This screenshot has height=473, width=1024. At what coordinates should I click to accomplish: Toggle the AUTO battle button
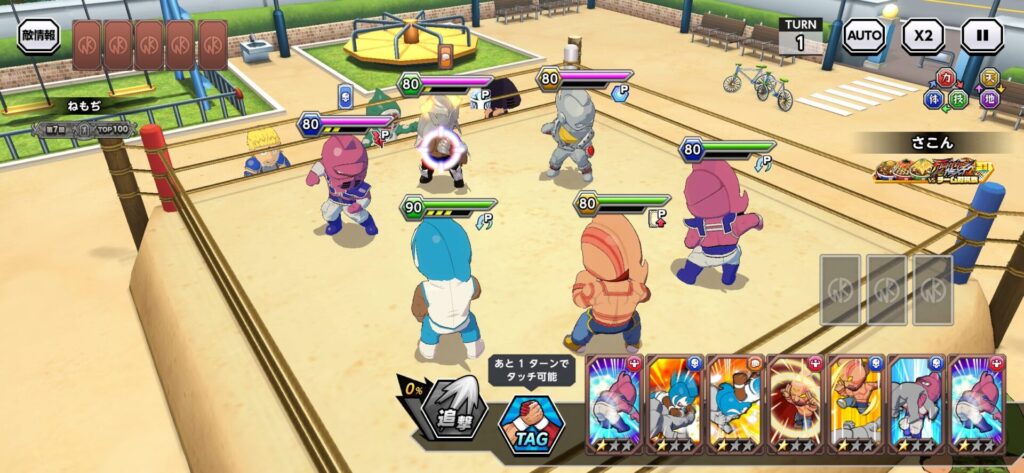pos(863,37)
